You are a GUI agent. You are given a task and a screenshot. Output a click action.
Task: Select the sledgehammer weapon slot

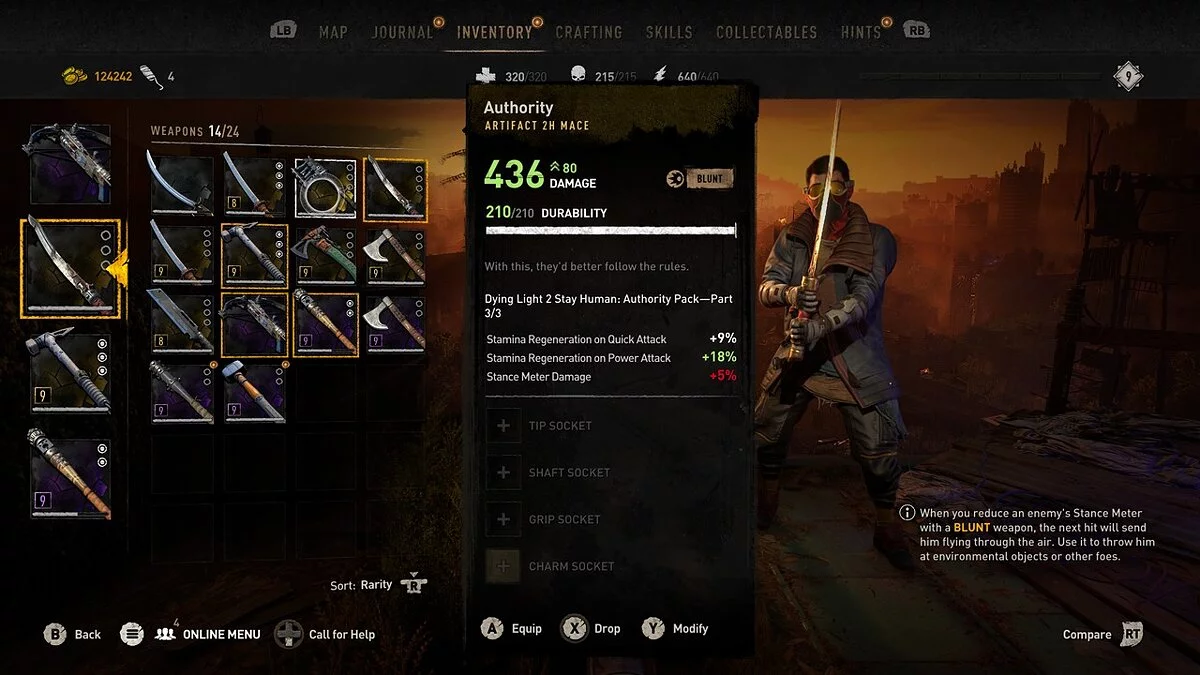(254, 392)
